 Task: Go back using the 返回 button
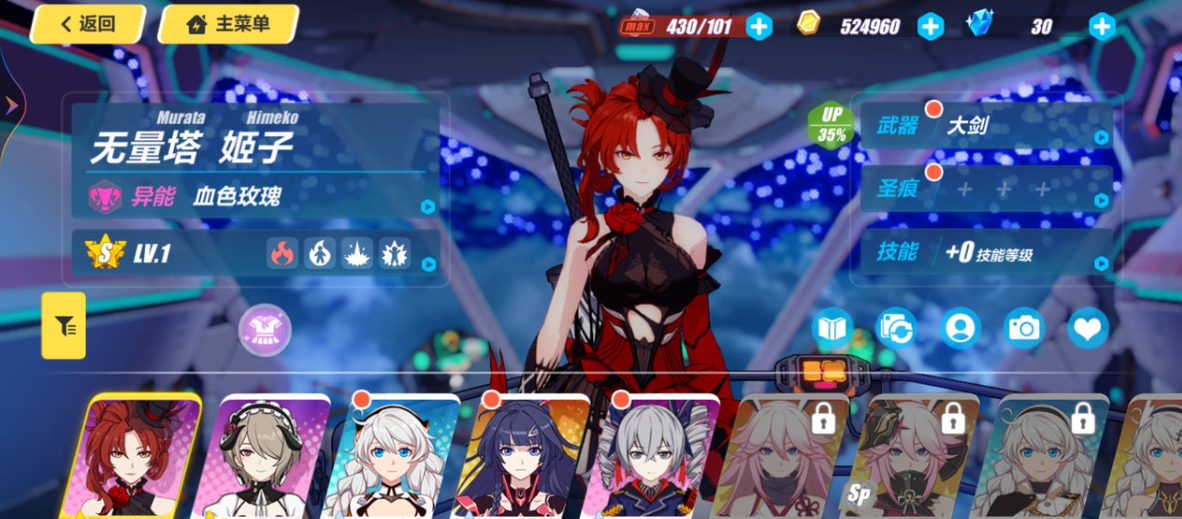[x=88, y=24]
